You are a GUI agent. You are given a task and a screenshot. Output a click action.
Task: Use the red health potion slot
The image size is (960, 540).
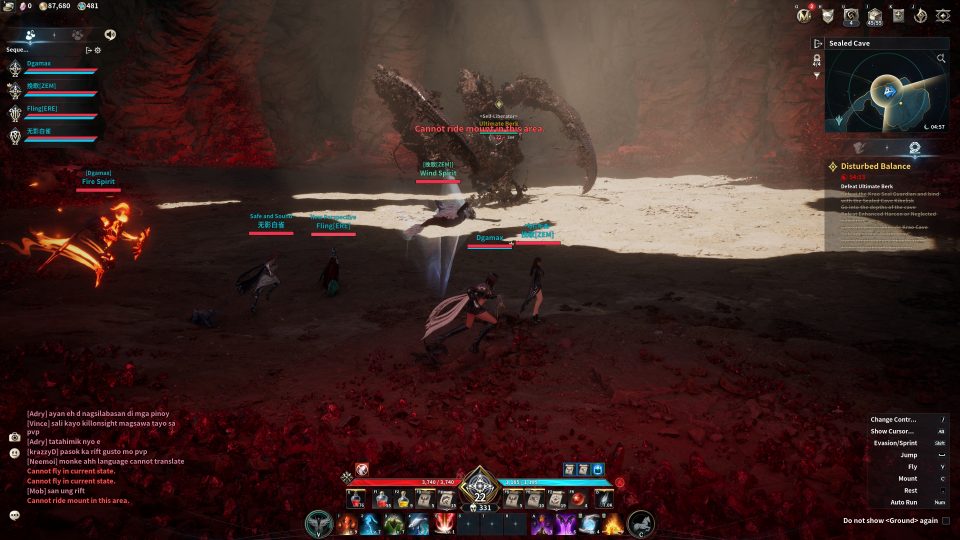[357, 498]
